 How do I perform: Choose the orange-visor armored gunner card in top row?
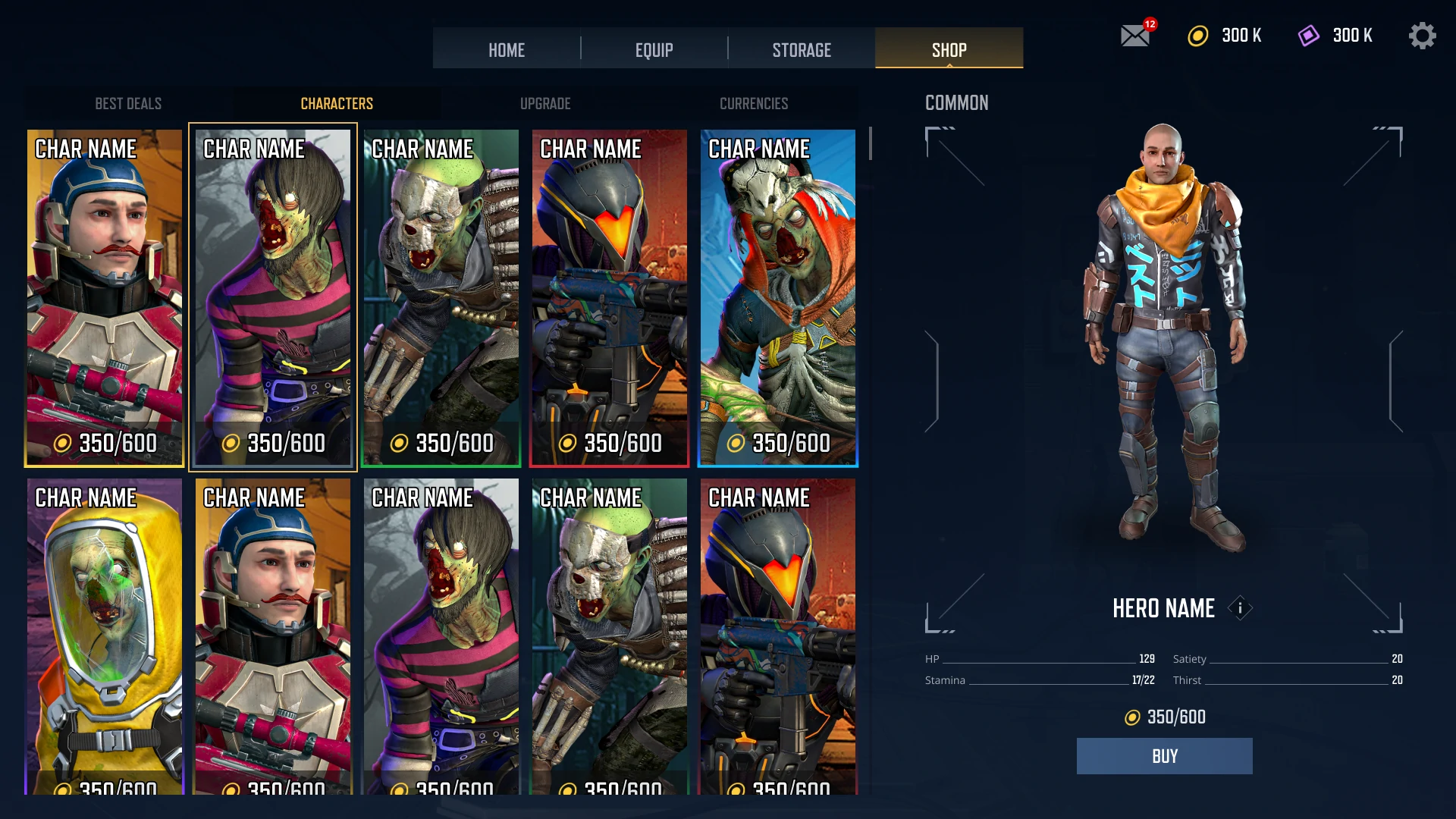(x=610, y=297)
